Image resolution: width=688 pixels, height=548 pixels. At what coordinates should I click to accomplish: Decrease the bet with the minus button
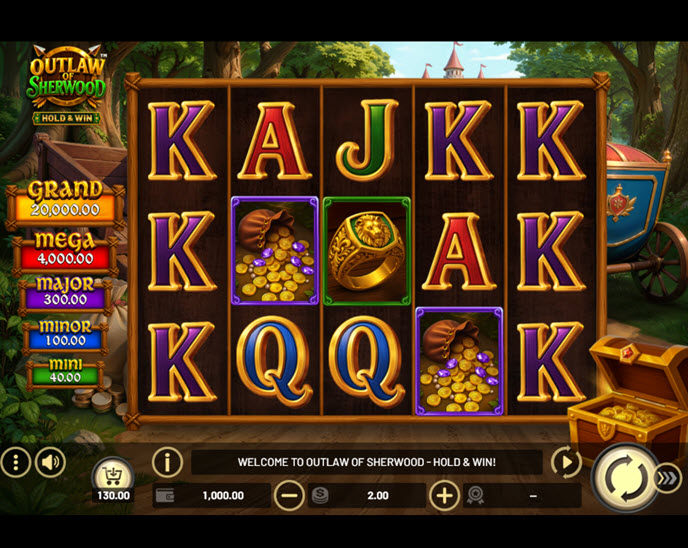[289, 495]
